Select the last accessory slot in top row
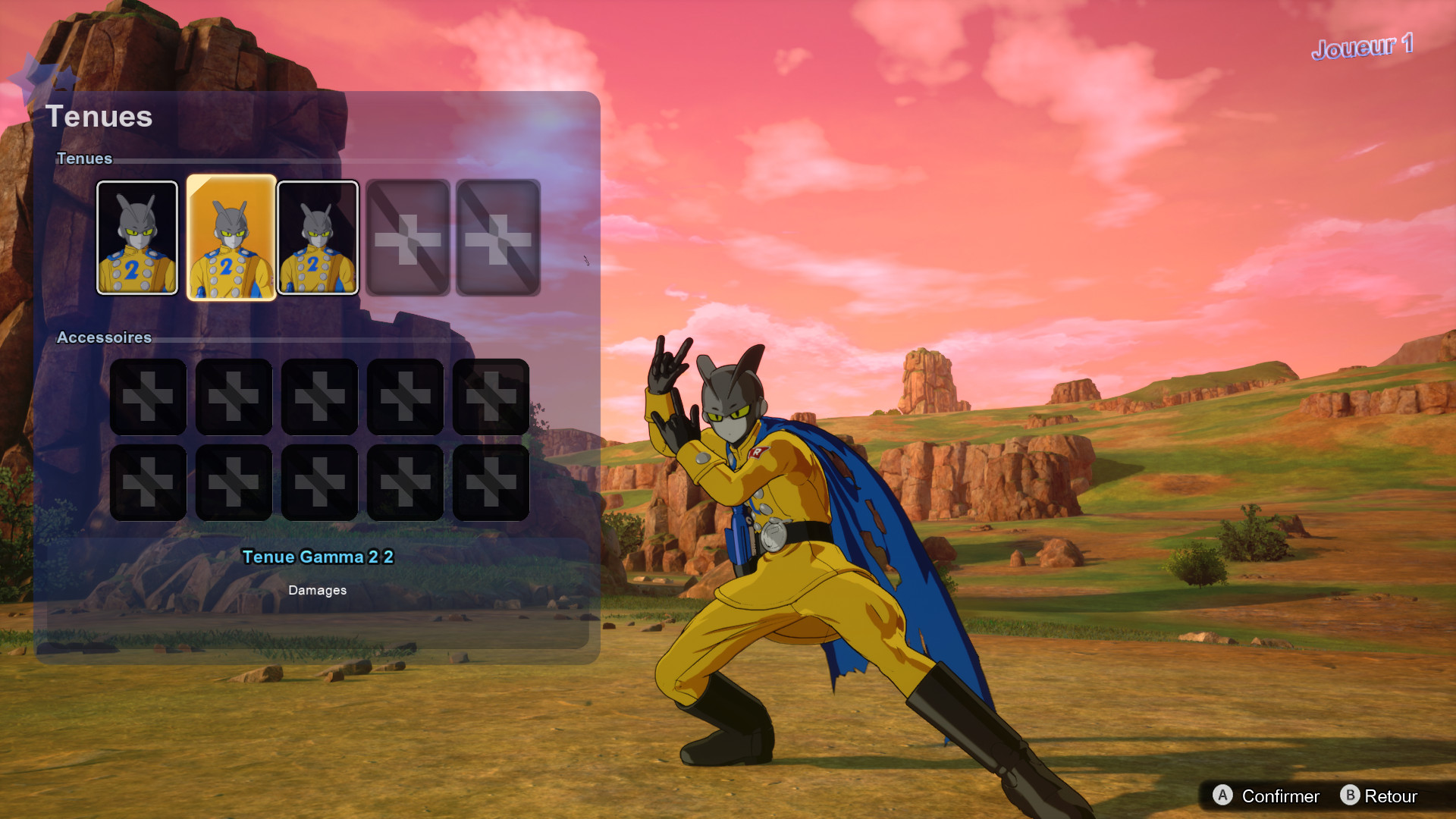The width and height of the screenshot is (1456, 819). pyautogui.click(x=491, y=395)
